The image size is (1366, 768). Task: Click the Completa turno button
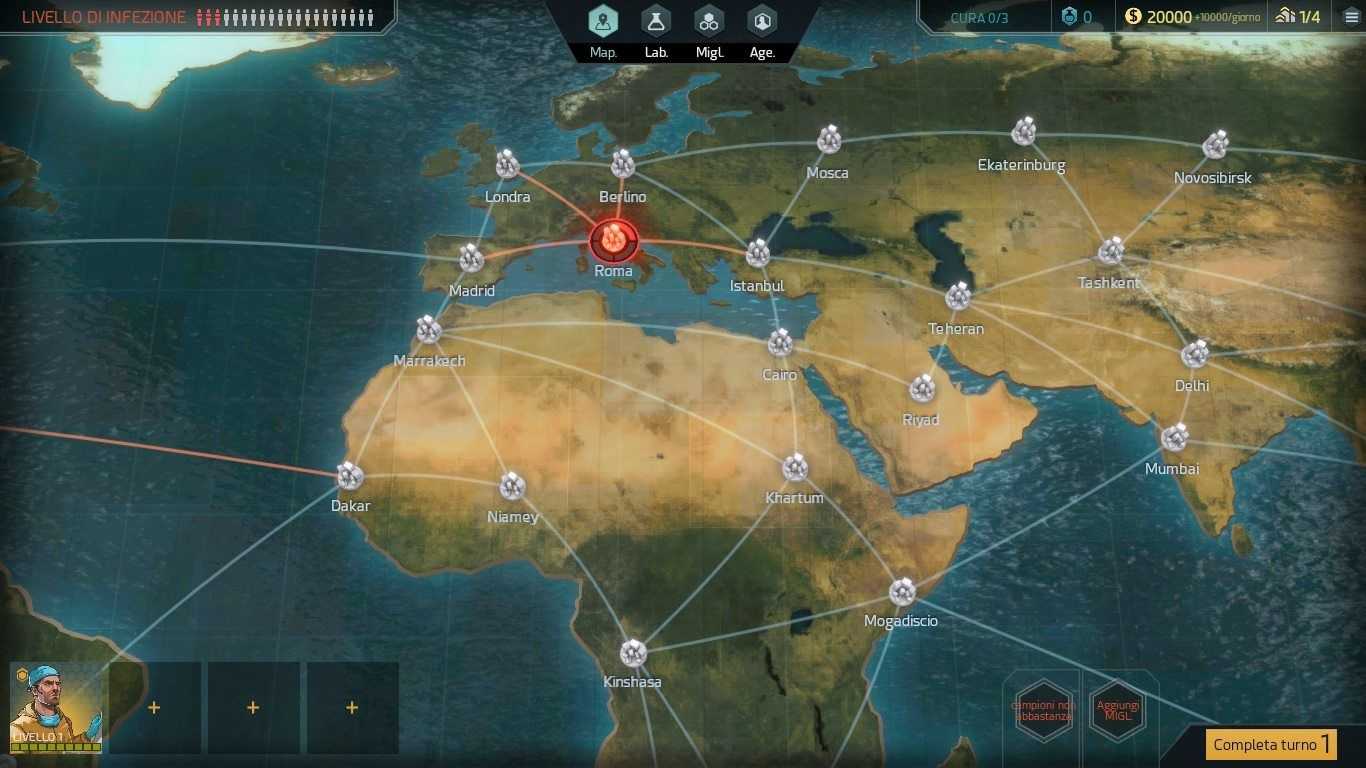[1270, 744]
